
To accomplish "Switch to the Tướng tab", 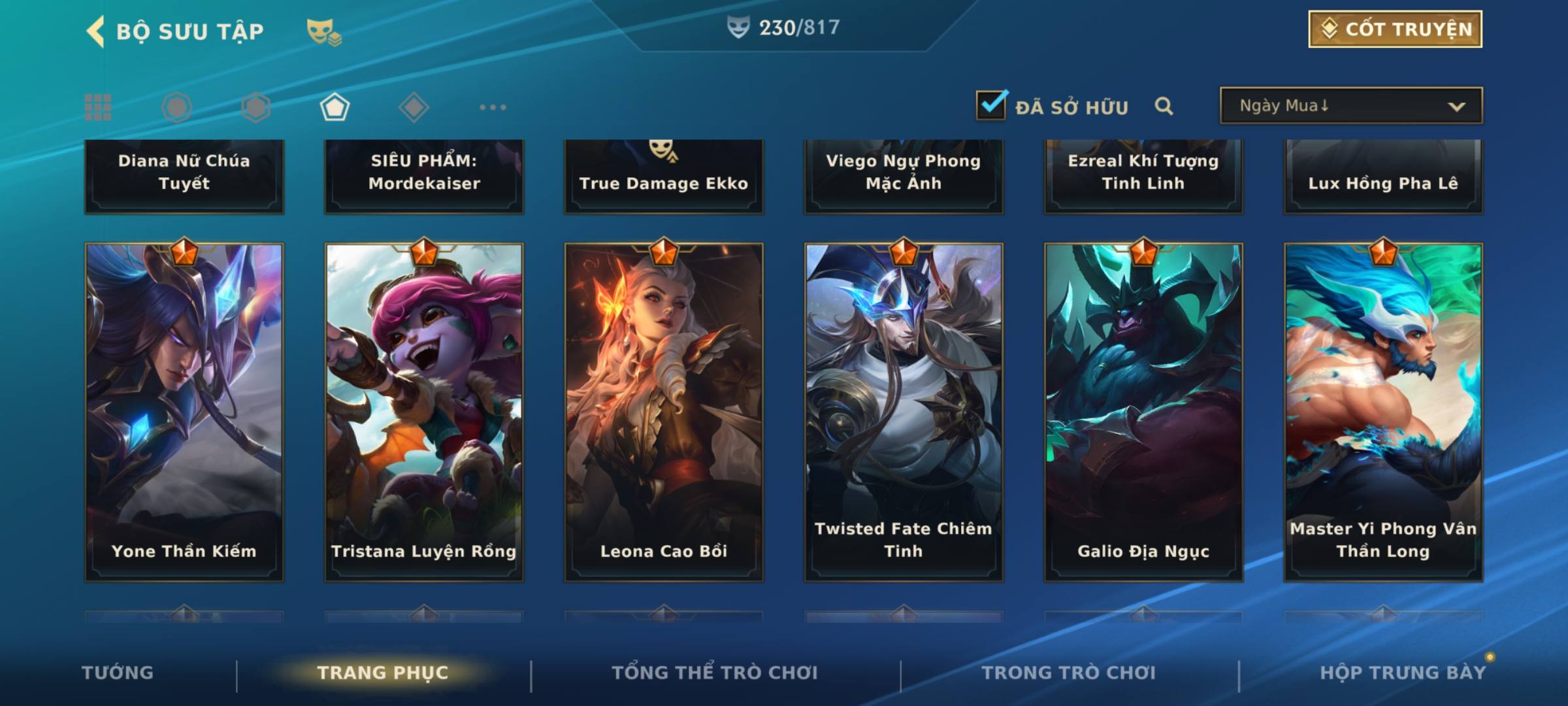I will click(118, 673).
